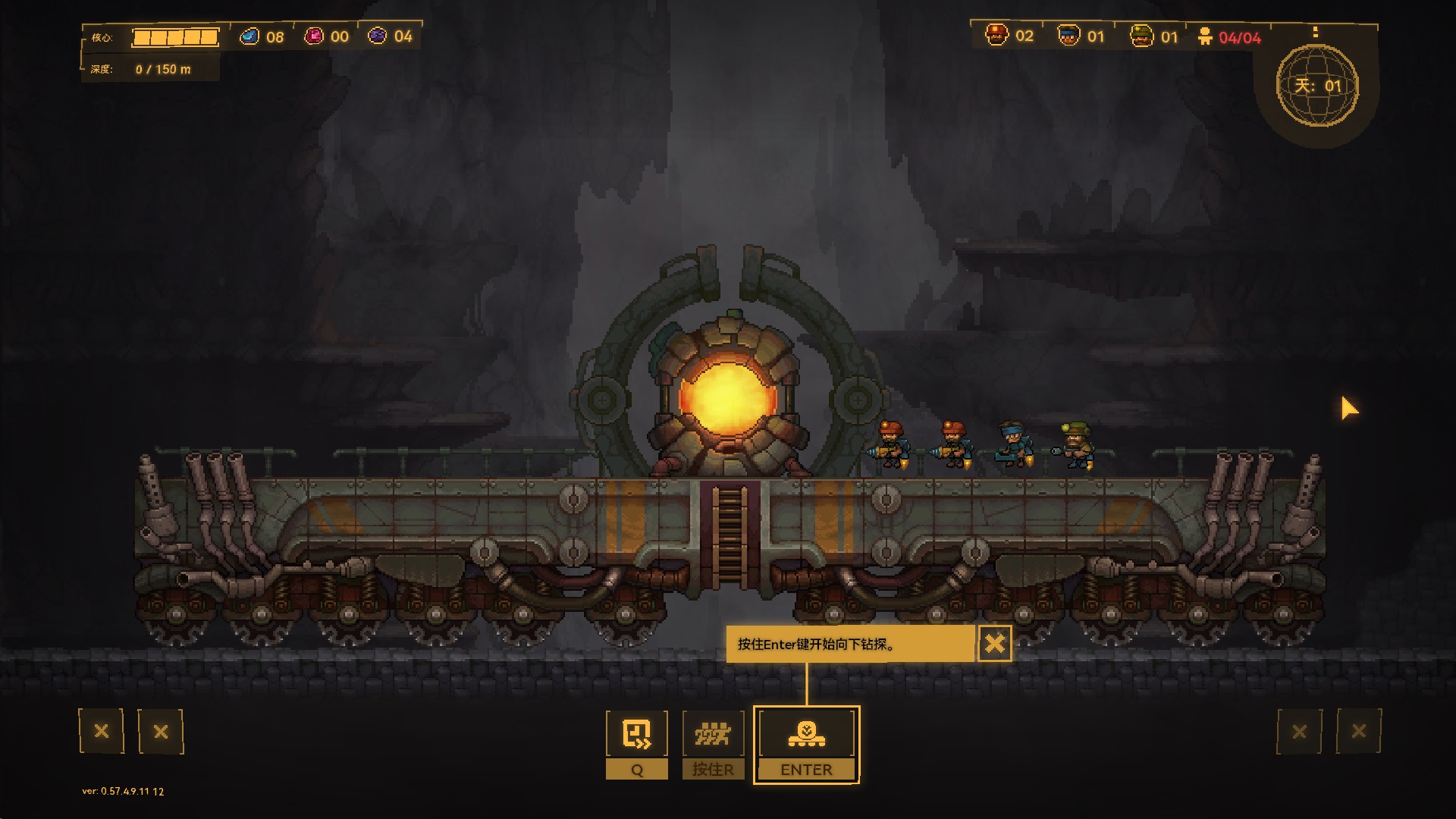This screenshot has height=819, width=1456.
Task: Select the red-helmet miner unit counter
Action: 1009,36
